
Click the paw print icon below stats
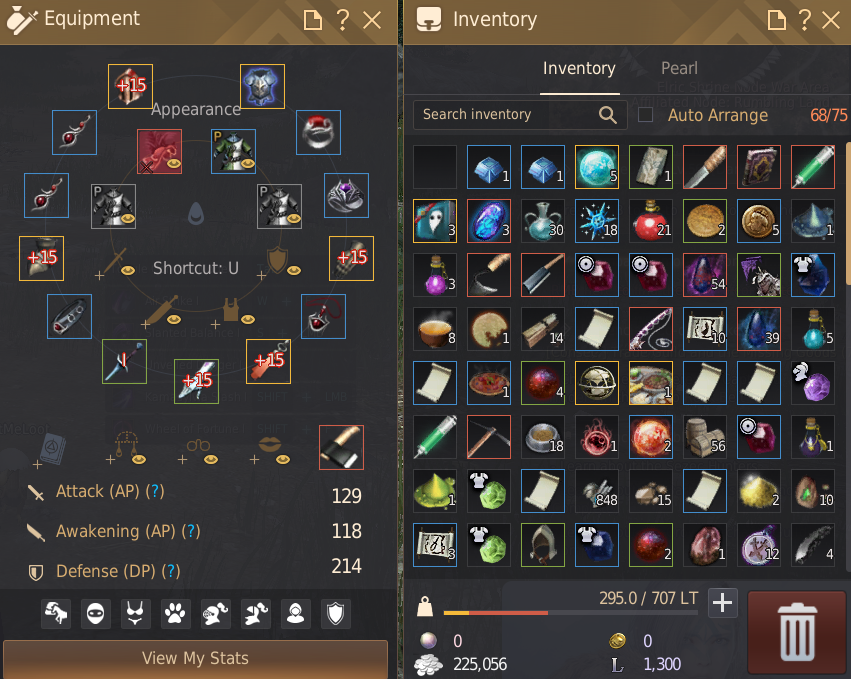tap(176, 613)
